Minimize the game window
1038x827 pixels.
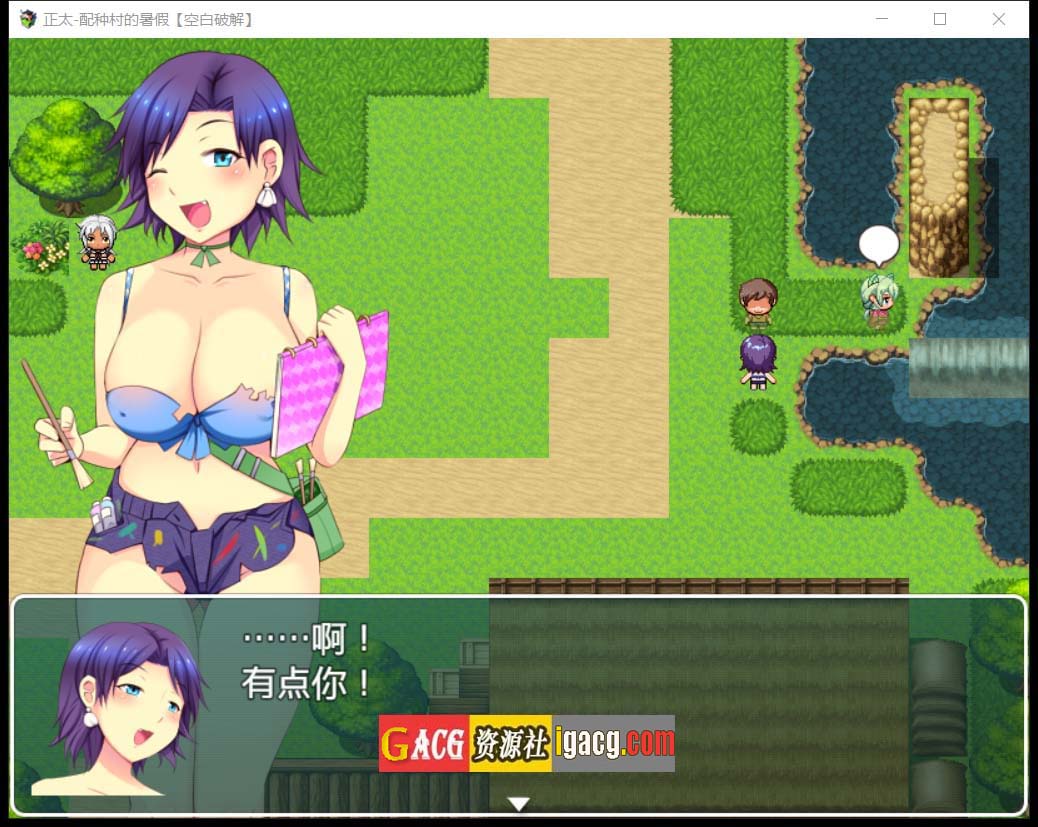pyautogui.click(x=882, y=19)
